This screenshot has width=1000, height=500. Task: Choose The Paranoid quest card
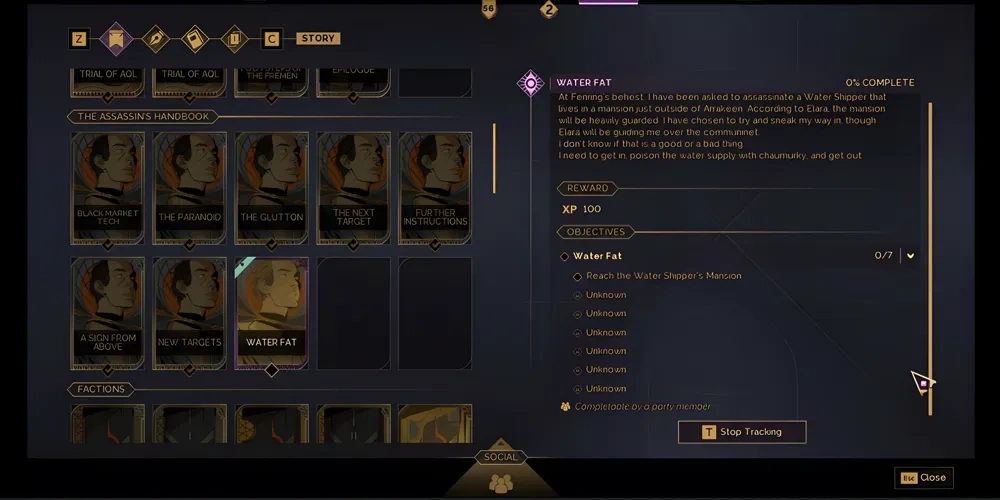click(189, 188)
